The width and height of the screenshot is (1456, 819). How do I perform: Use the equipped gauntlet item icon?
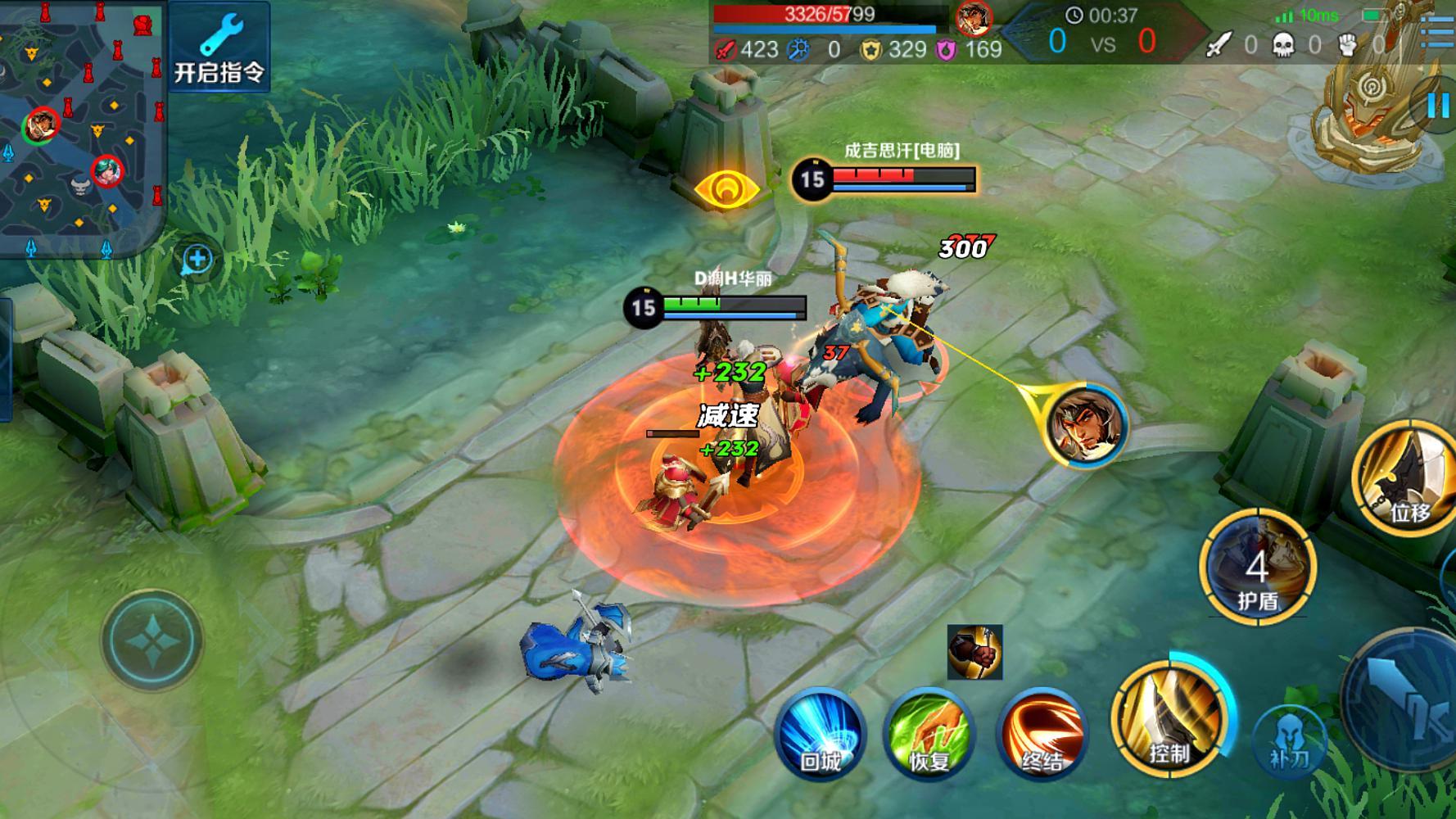pos(974,652)
